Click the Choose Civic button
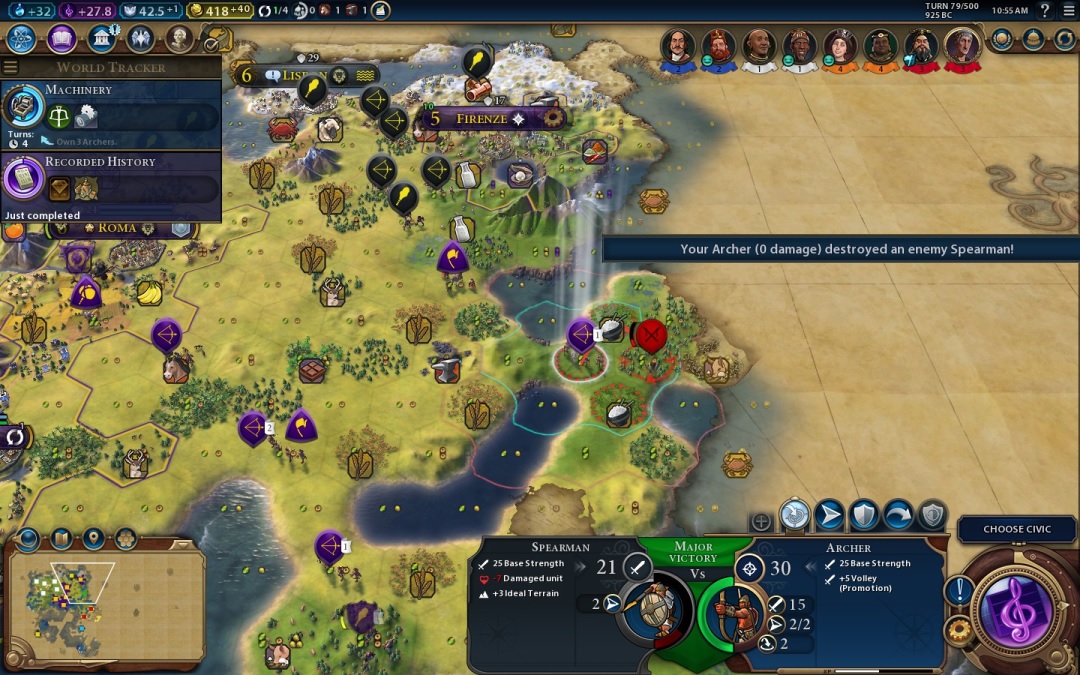The image size is (1080, 675). pyautogui.click(x=1016, y=529)
